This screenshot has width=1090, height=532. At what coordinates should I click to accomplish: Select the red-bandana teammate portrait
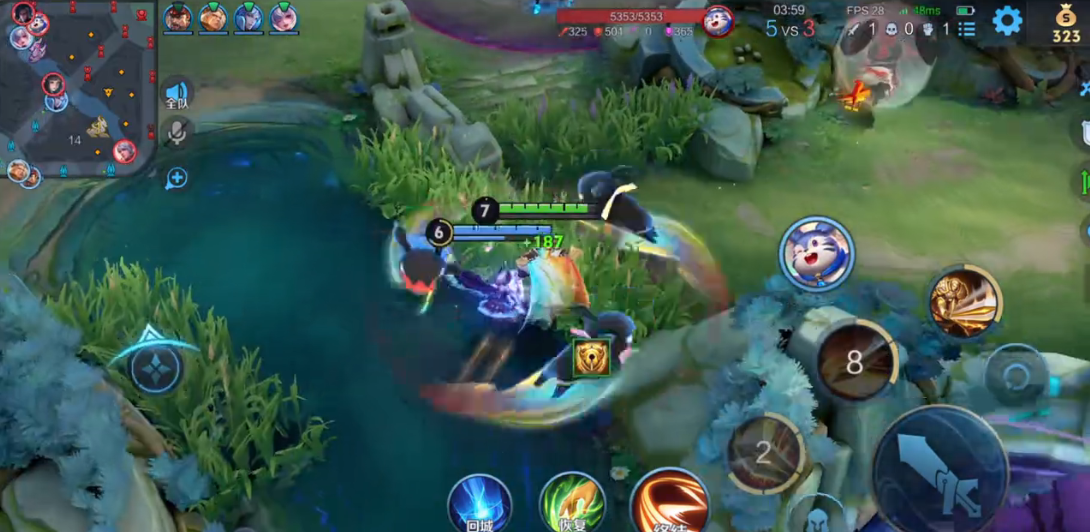[178, 17]
